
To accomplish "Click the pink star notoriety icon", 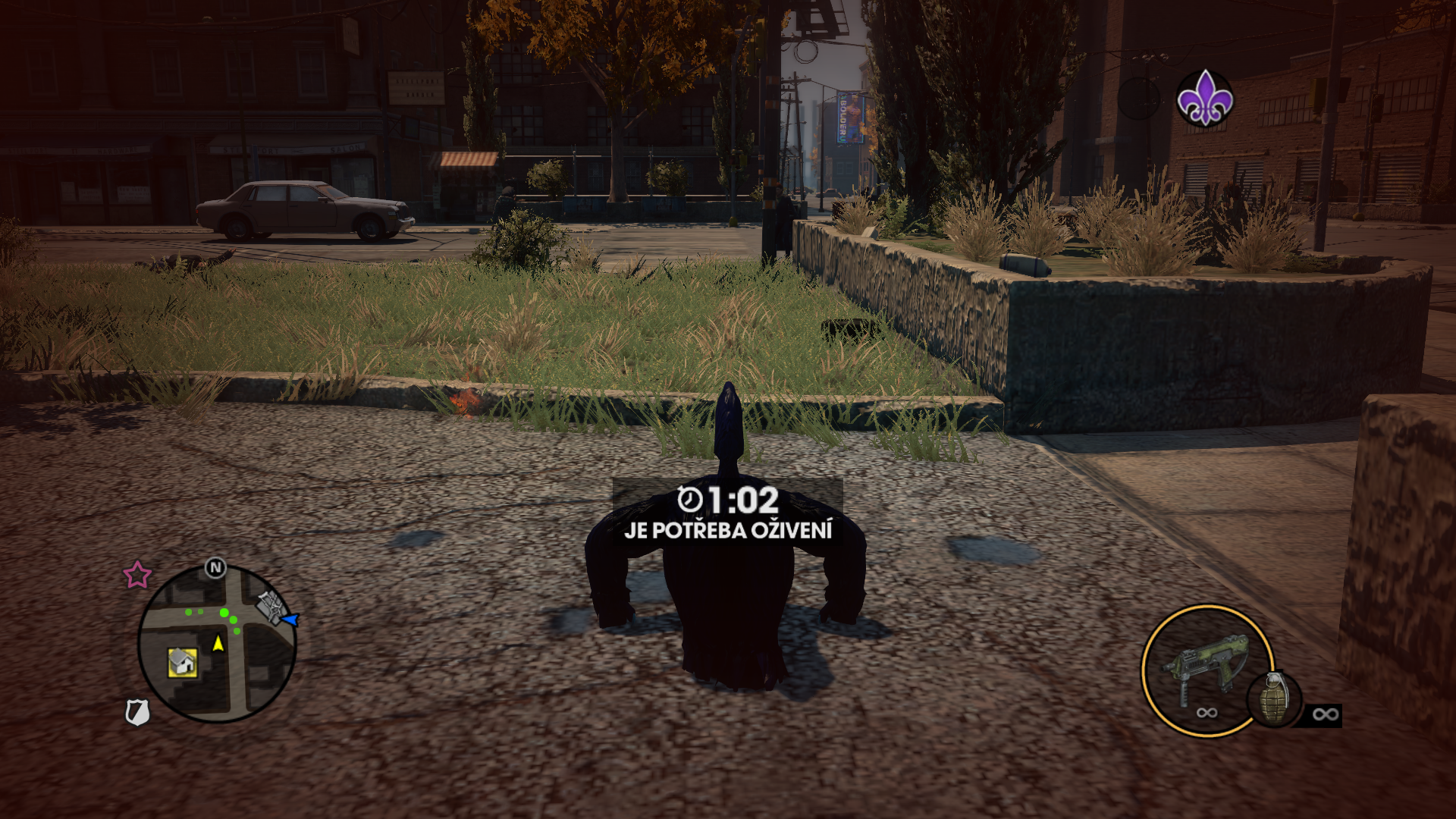I will click(137, 575).
